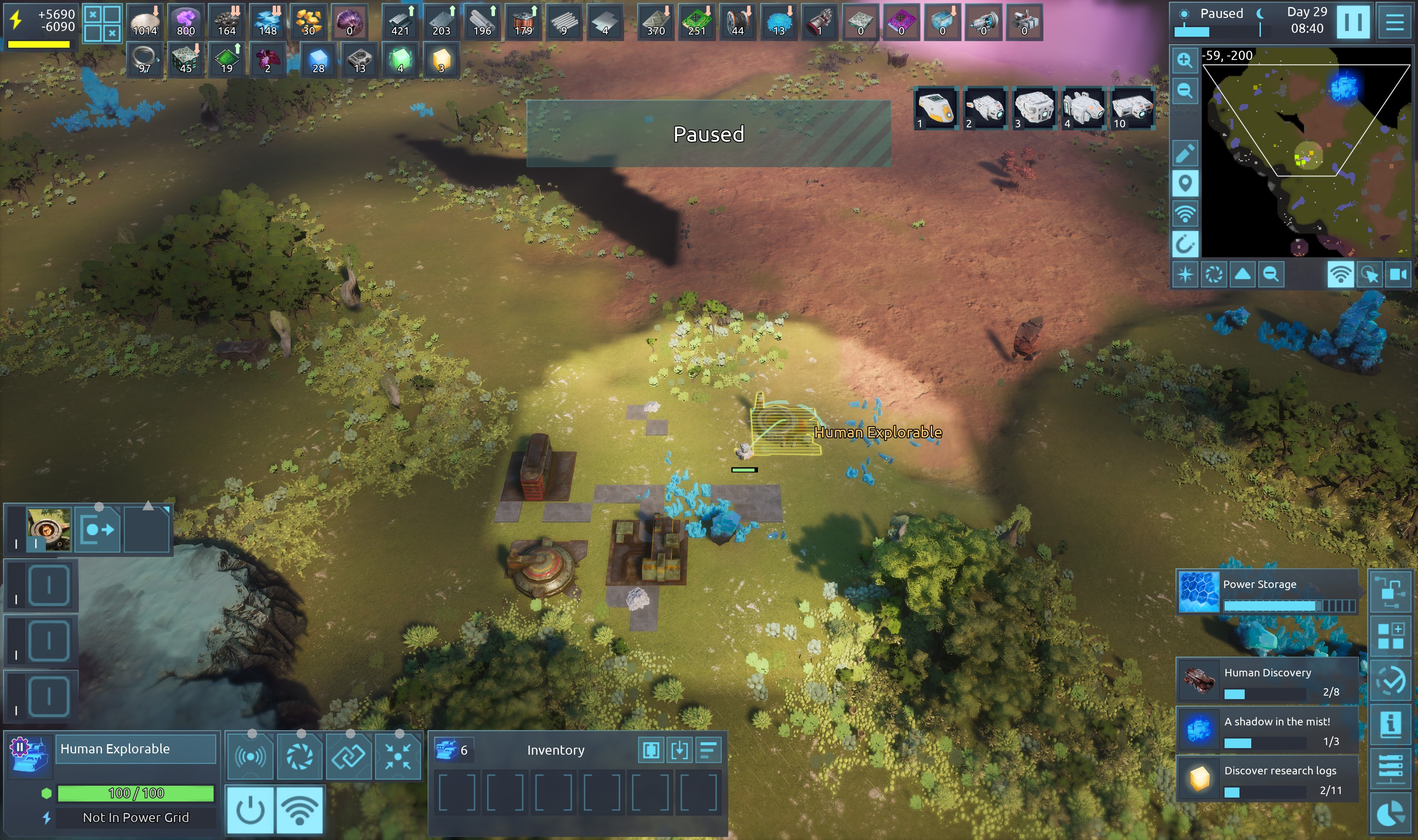Toggle the power button for Human Explorable
Image resolution: width=1418 pixels, height=840 pixels.
250,810
